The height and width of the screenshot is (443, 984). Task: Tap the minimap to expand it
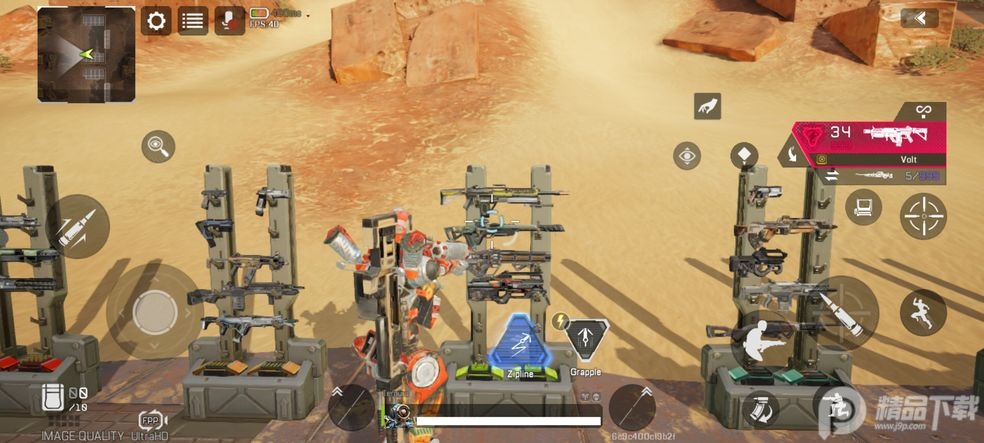point(86,54)
